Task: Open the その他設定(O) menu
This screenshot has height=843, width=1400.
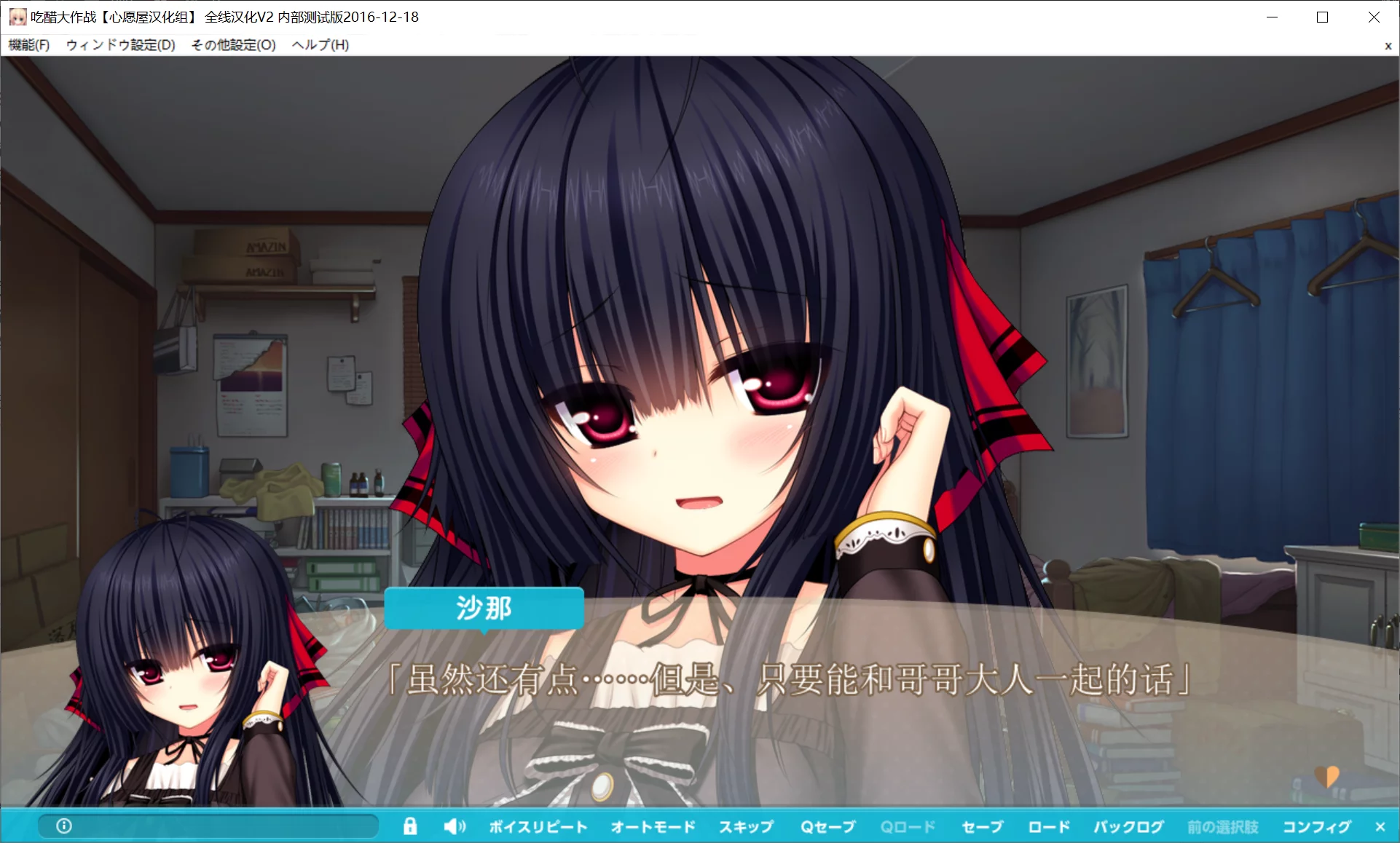Action: coord(232,44)
